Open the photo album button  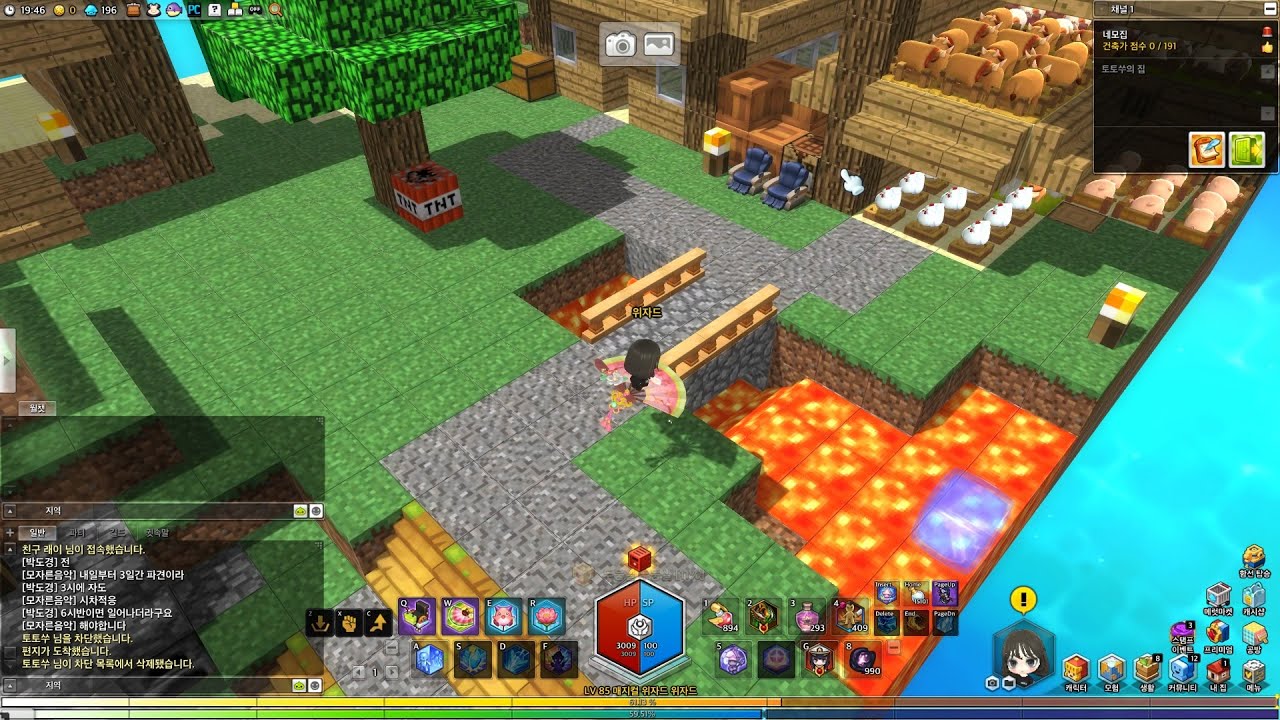(658, 45)
